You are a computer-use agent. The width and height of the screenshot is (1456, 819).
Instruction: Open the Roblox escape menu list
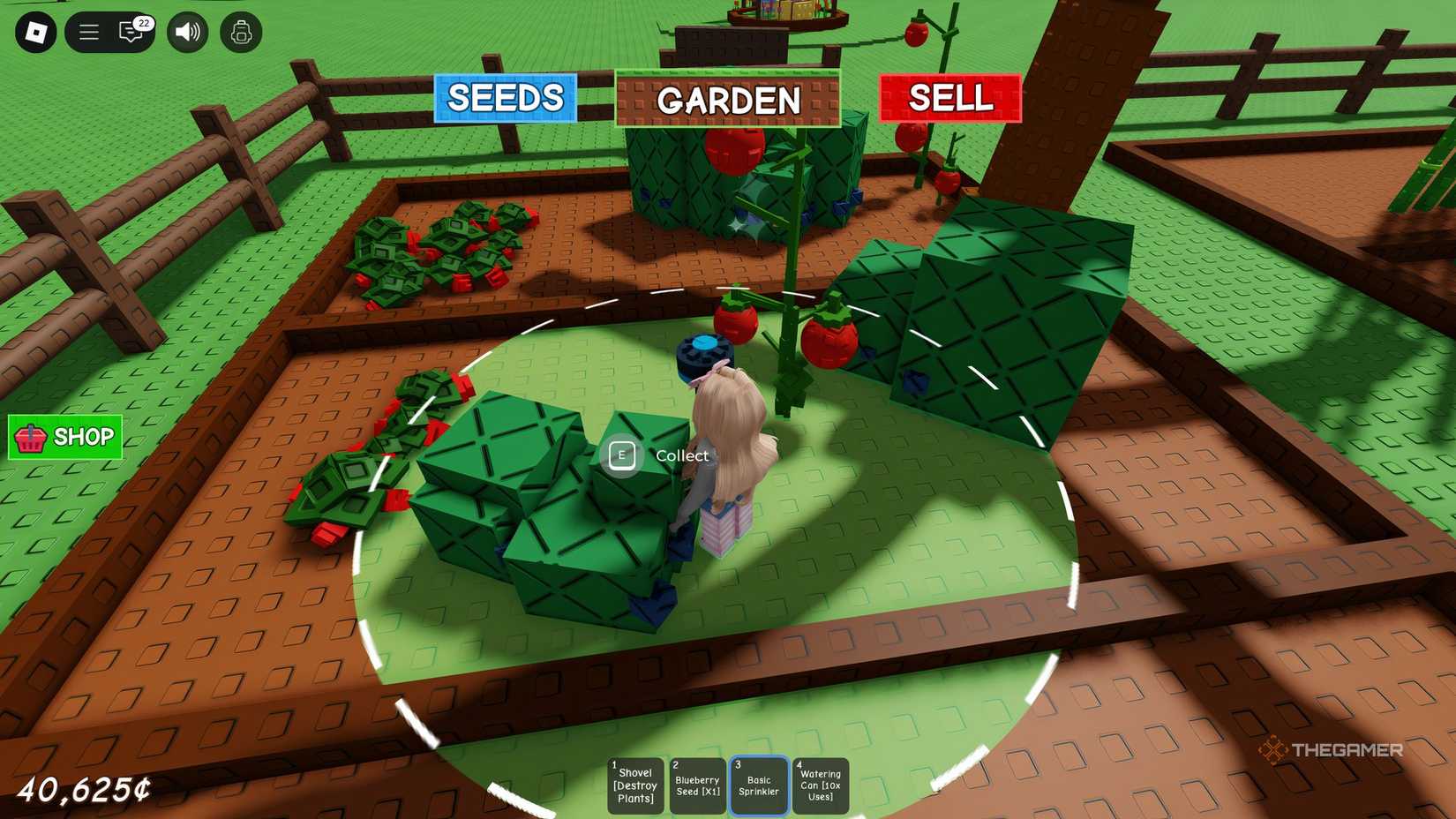tap(87, 32)
